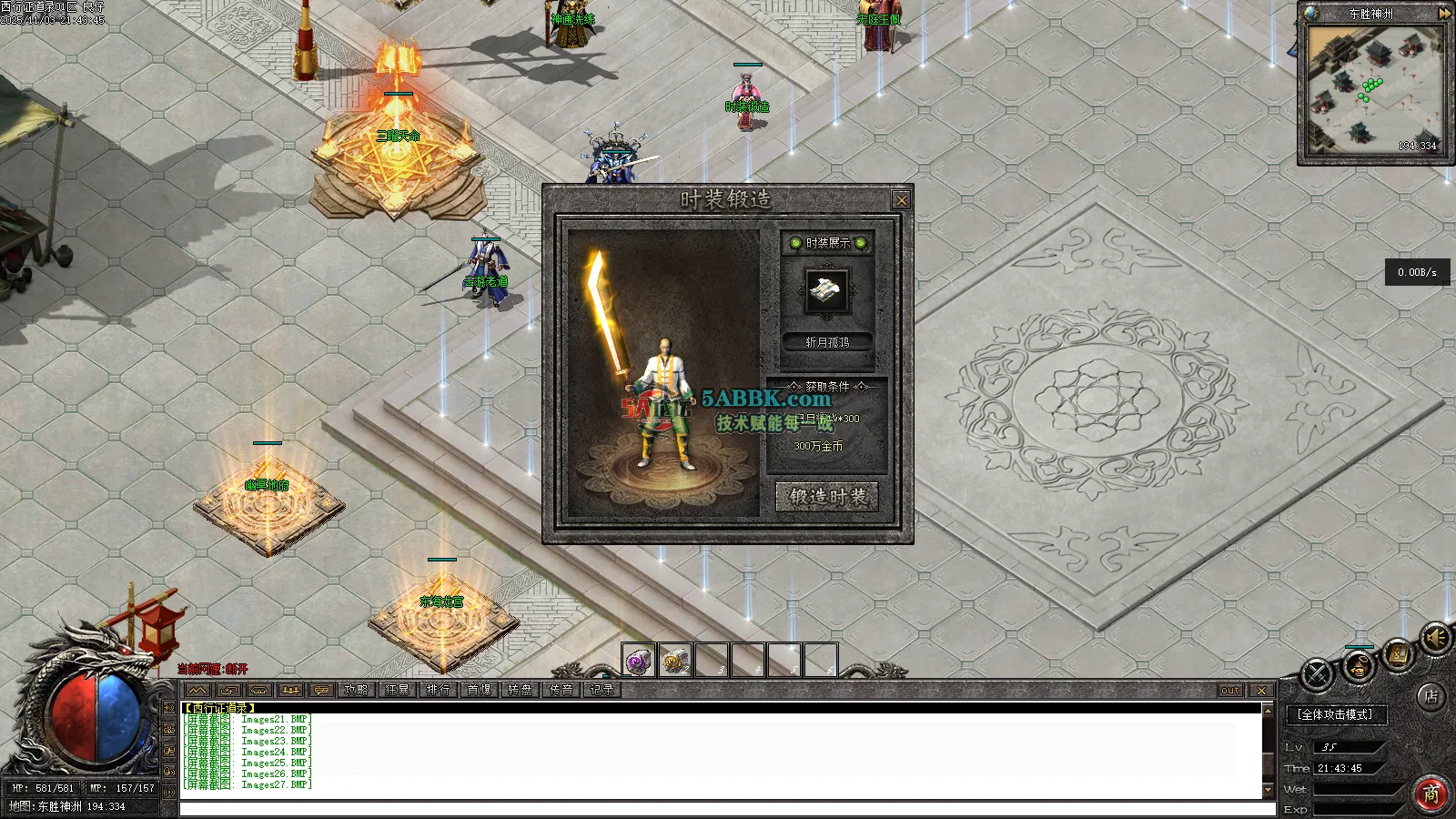Screen dimensions: 1456x819
Task: Click the 锻造时装 forge button
Action: pyautogui.click(x=826, y=497)
